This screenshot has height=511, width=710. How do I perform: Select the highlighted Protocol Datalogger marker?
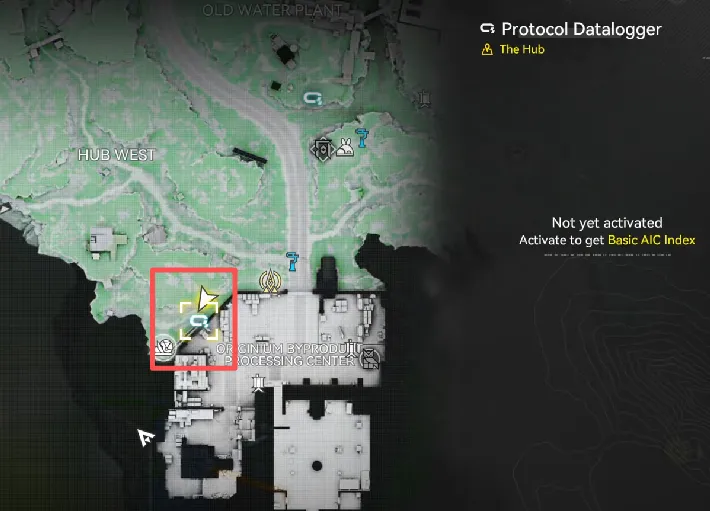199,320
